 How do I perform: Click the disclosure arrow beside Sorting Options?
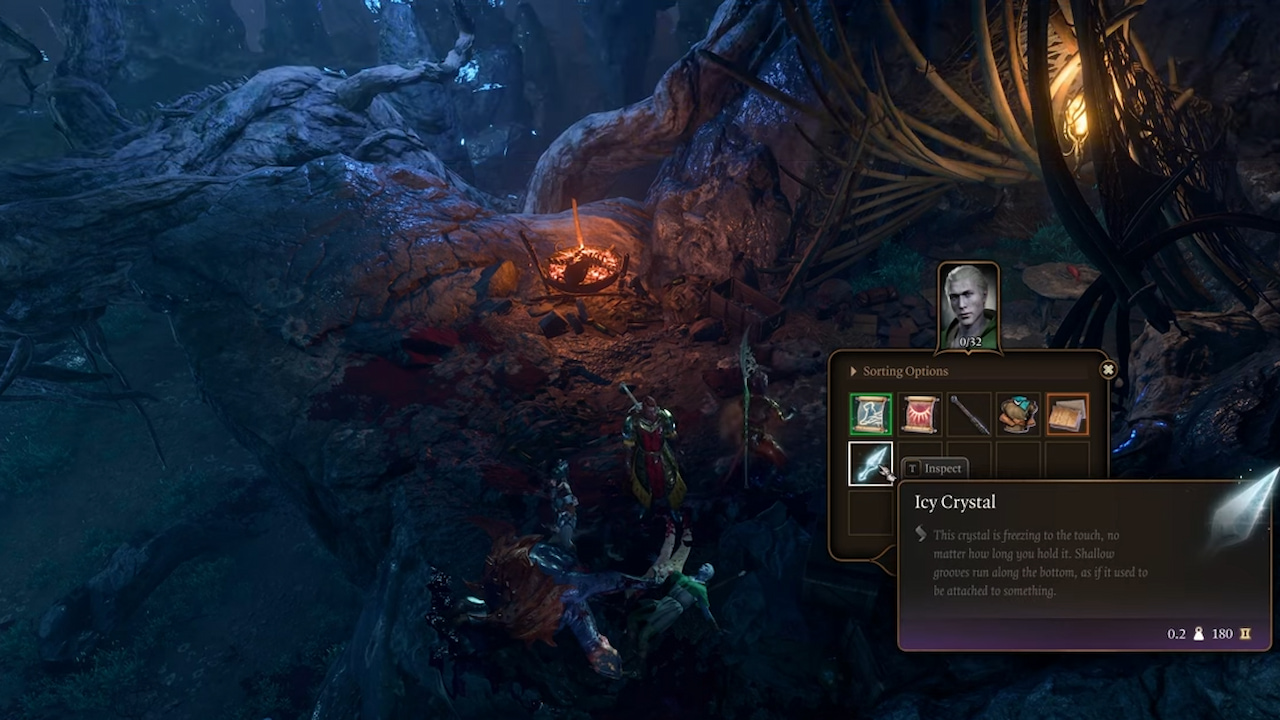point(855,370)
